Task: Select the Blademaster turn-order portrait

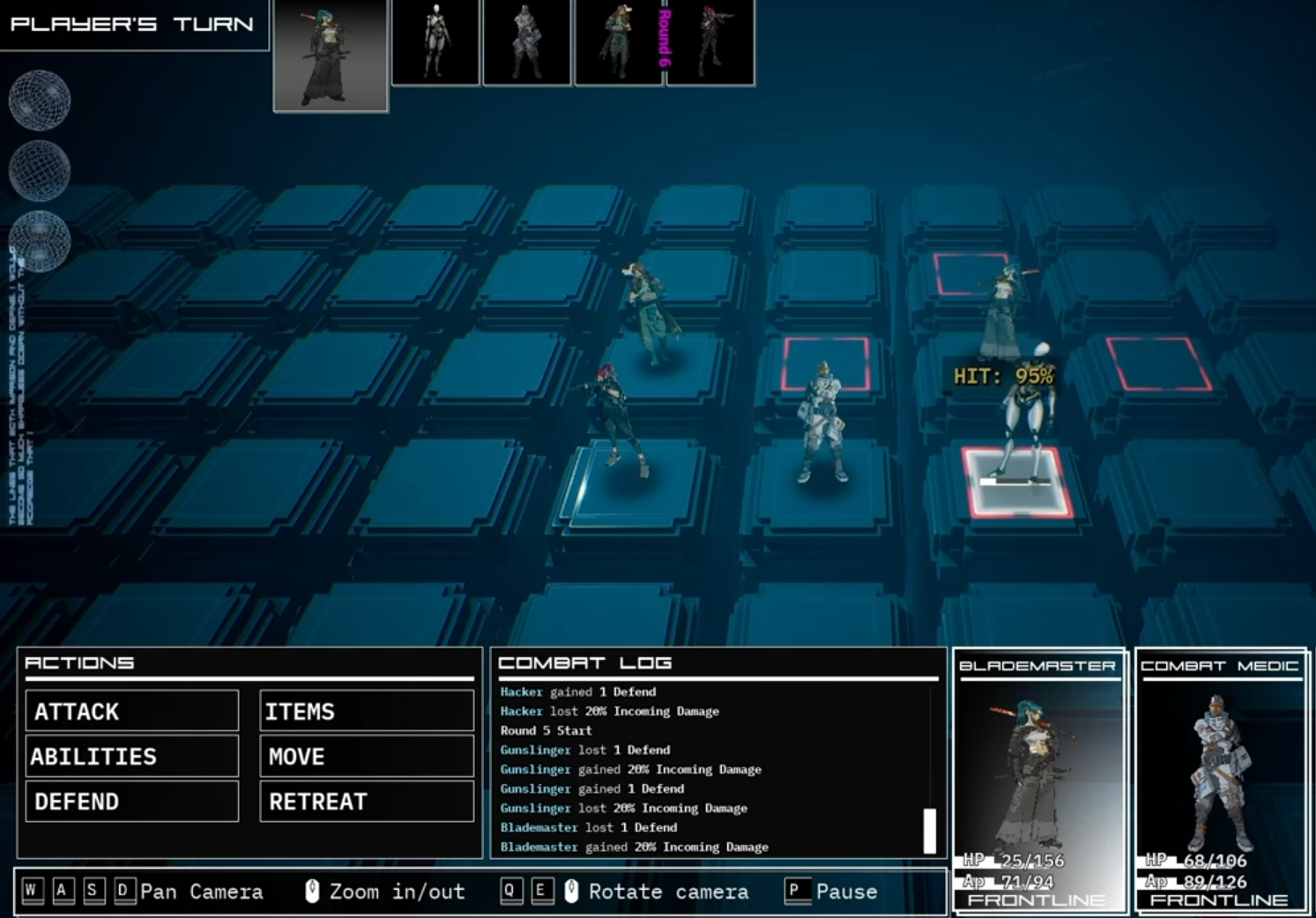Action: click(x=331, y=55)
